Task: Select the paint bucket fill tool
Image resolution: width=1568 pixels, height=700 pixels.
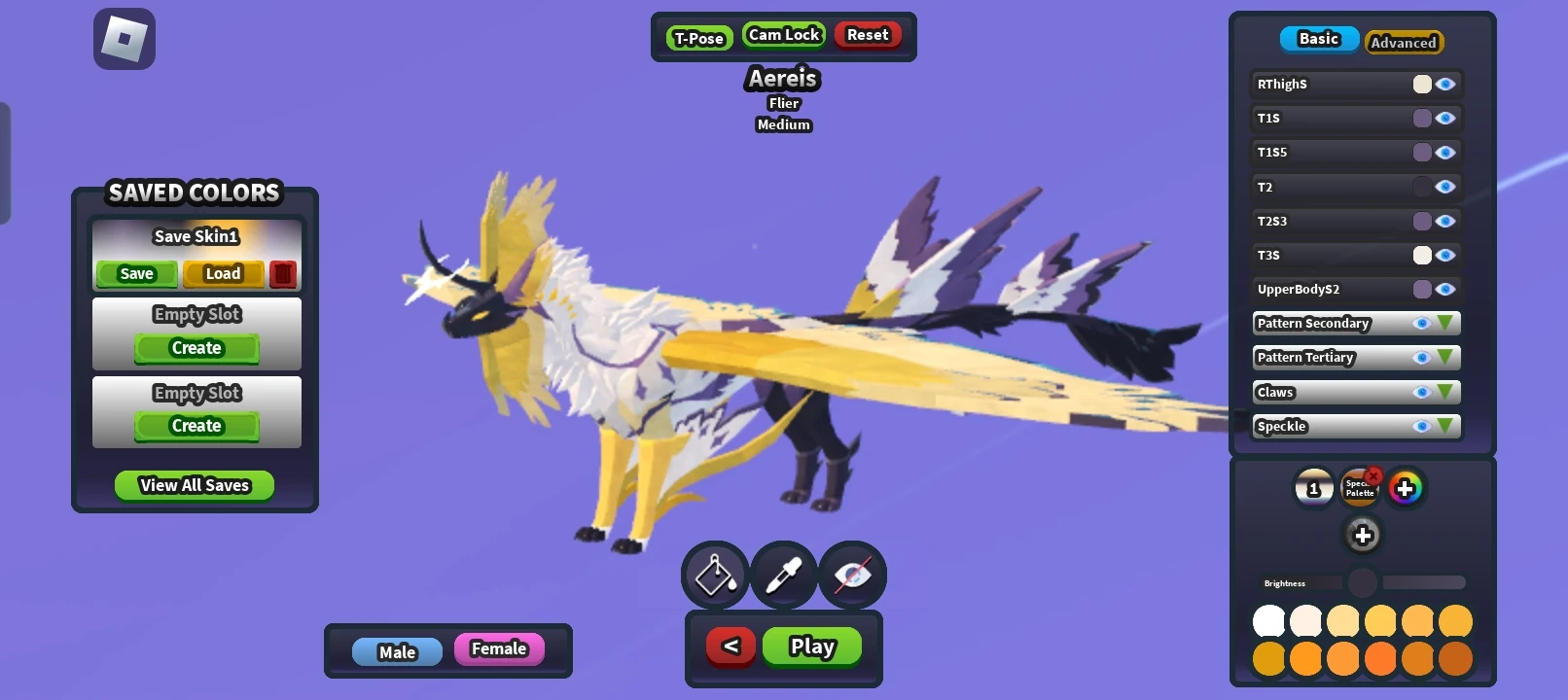Action: tap(714, 575)
